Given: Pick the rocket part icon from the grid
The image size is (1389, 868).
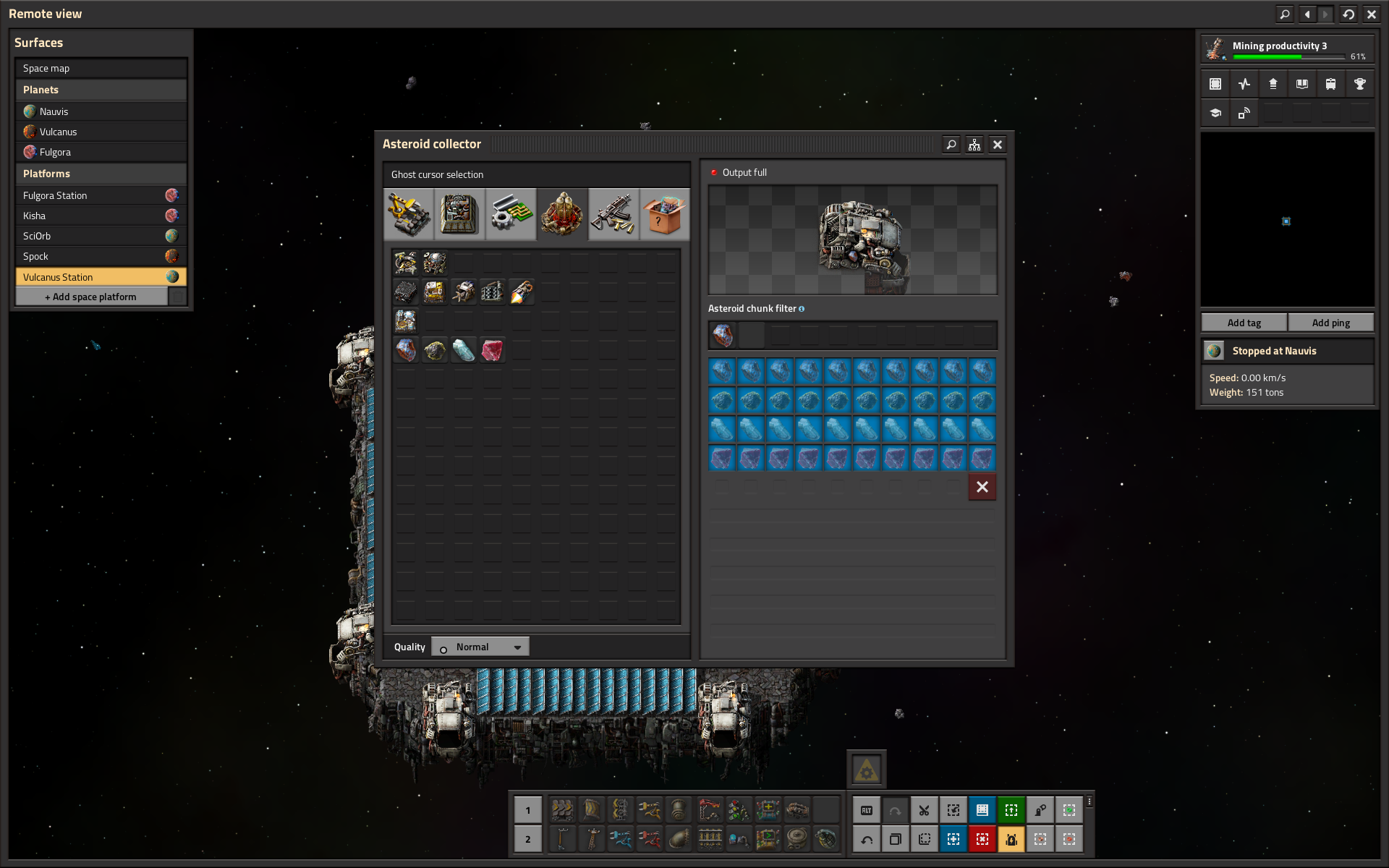Looking at the screenshot, I should [522, 292].
